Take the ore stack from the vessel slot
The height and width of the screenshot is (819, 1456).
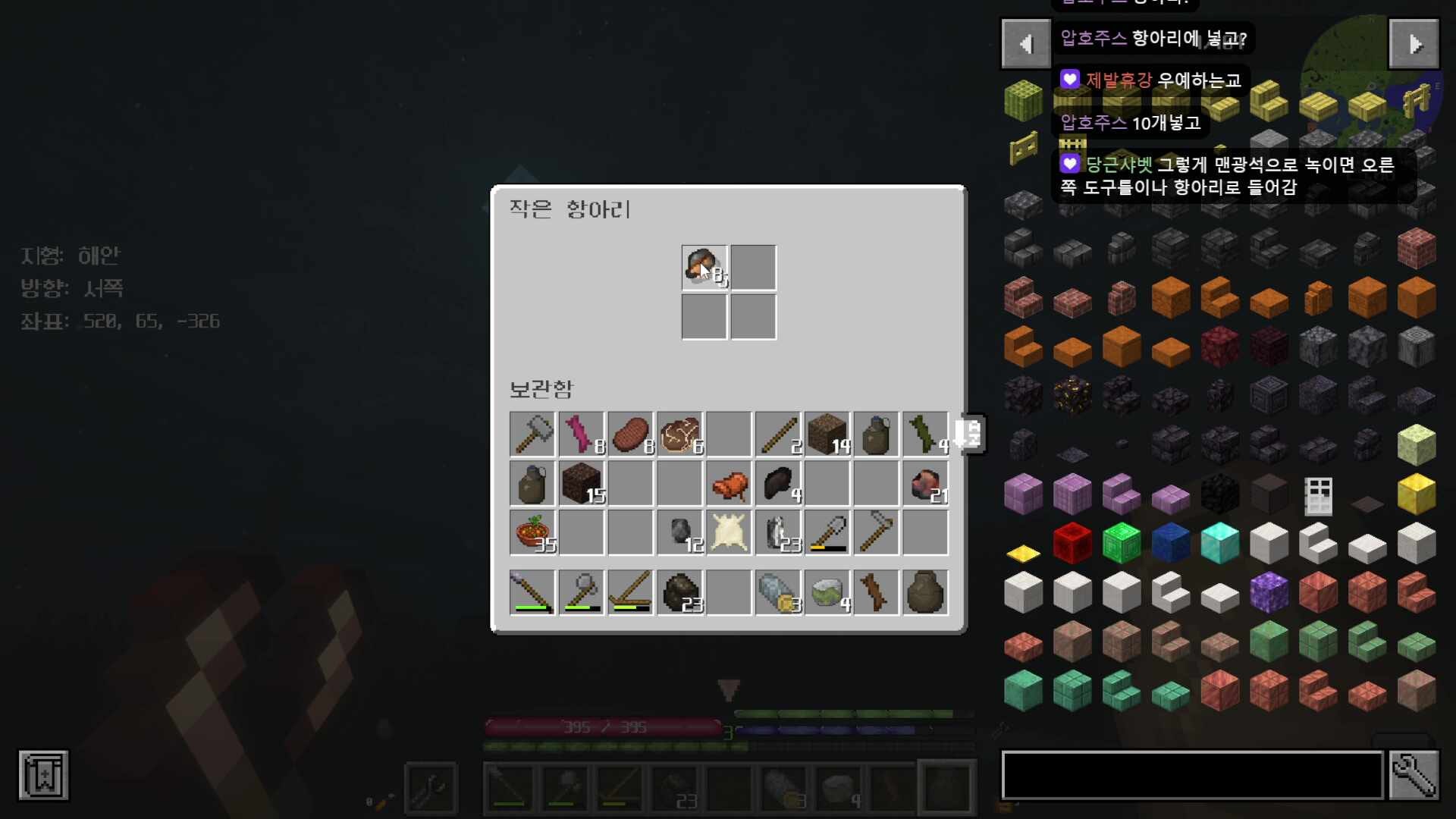click(x=704, y=267)
